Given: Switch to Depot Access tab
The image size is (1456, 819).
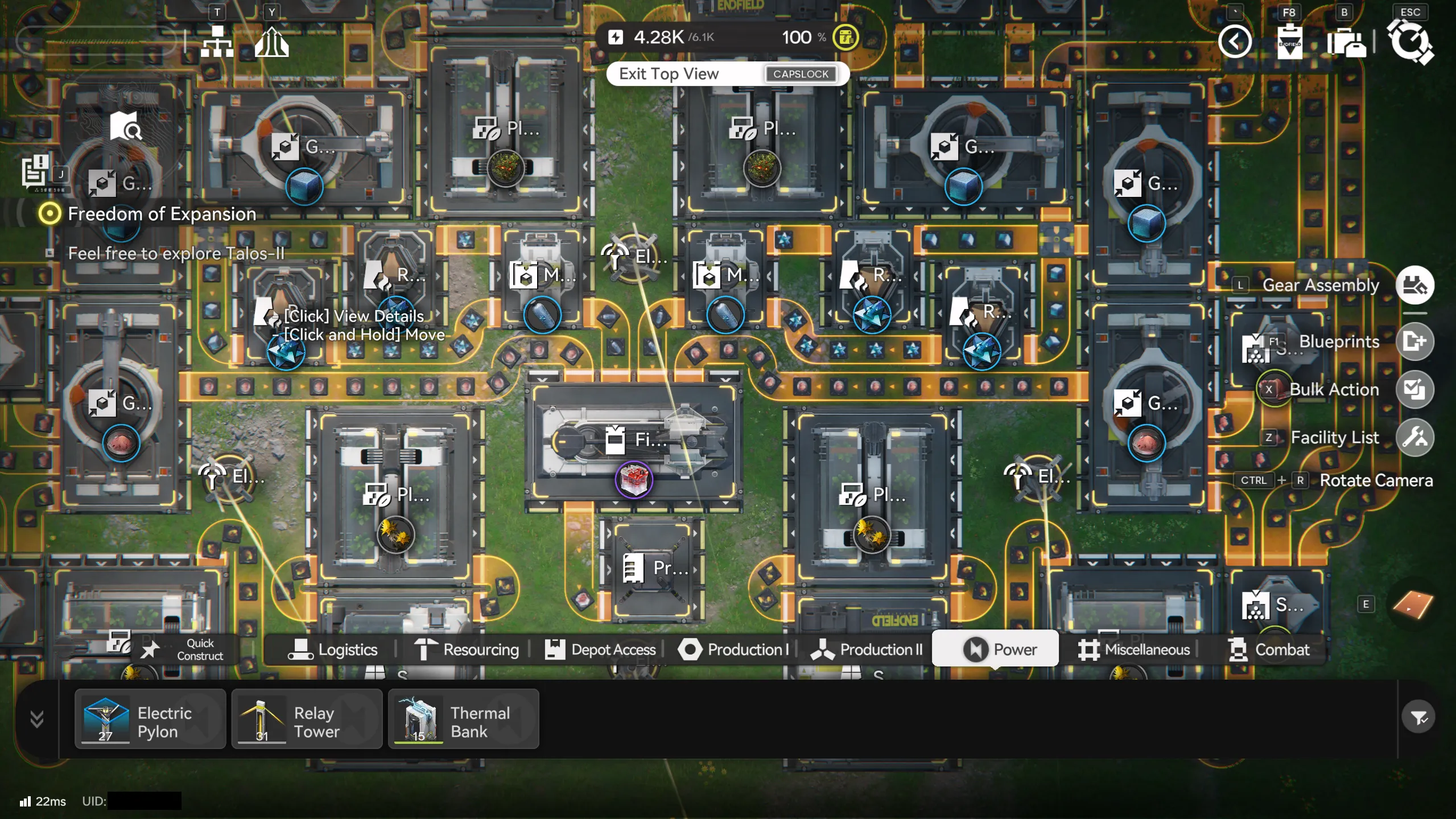Looking at the screenshot, I should tap(600, 649).
